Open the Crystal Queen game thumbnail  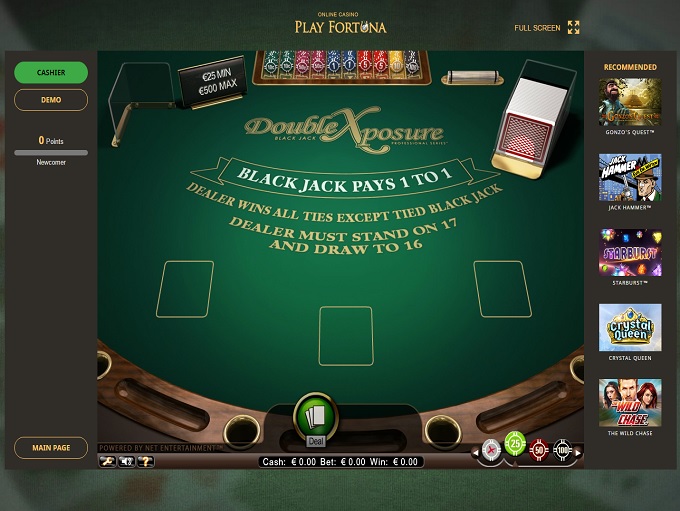[630, 327]
